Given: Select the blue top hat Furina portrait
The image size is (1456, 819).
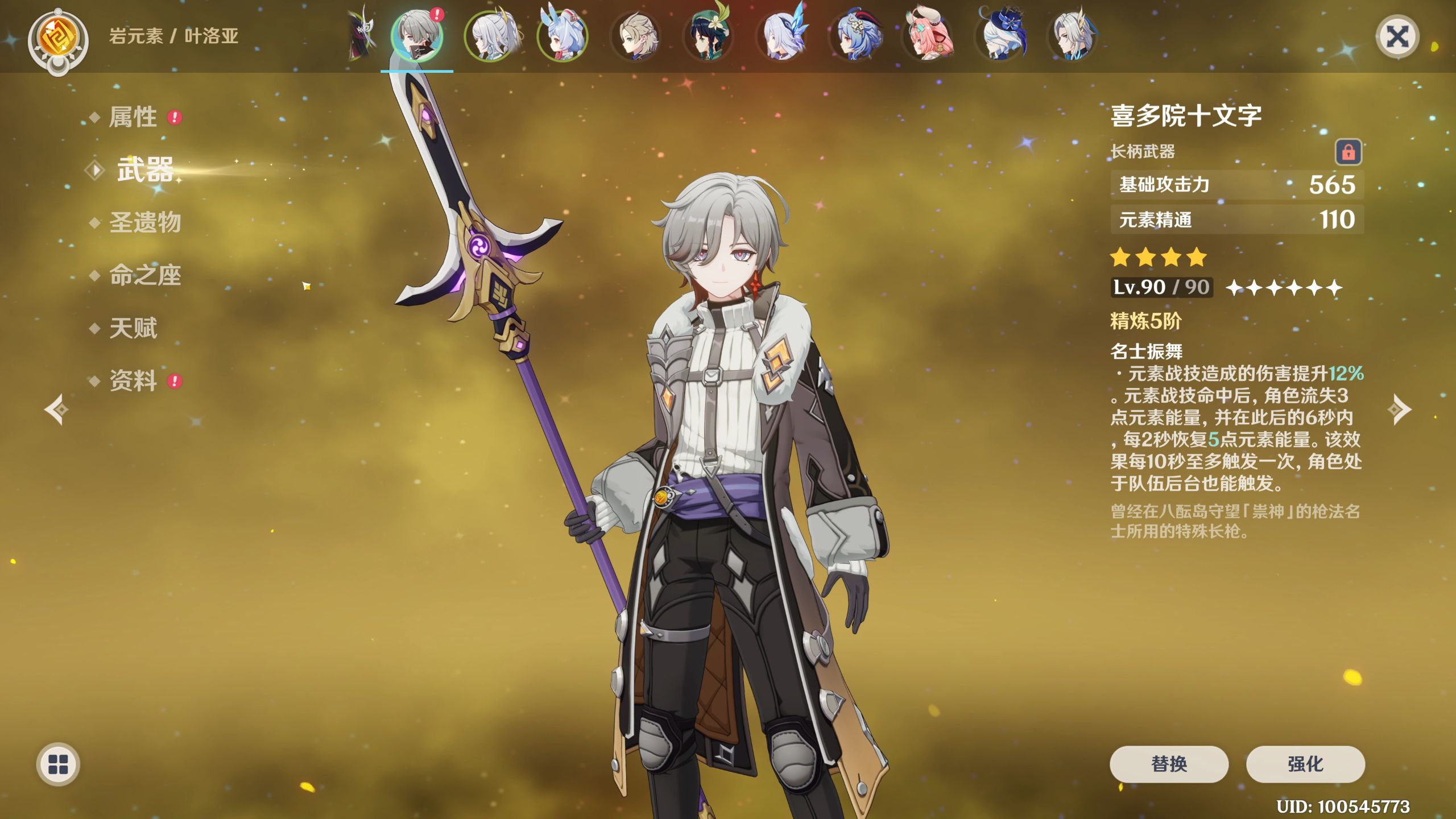Looking at the screenshot, I should point(1001,36).
